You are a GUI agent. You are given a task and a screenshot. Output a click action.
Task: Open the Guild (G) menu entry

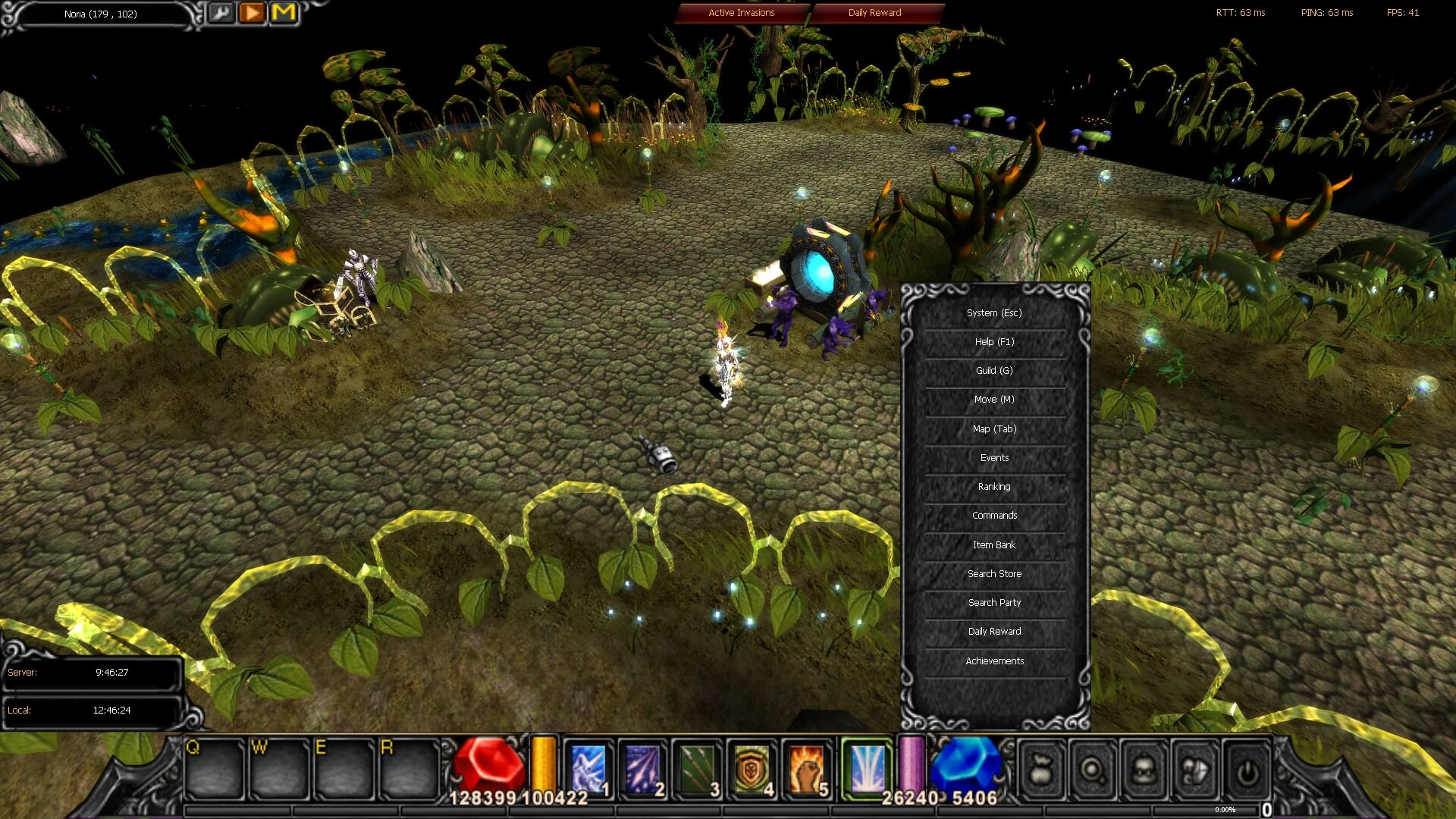point(993,371)
